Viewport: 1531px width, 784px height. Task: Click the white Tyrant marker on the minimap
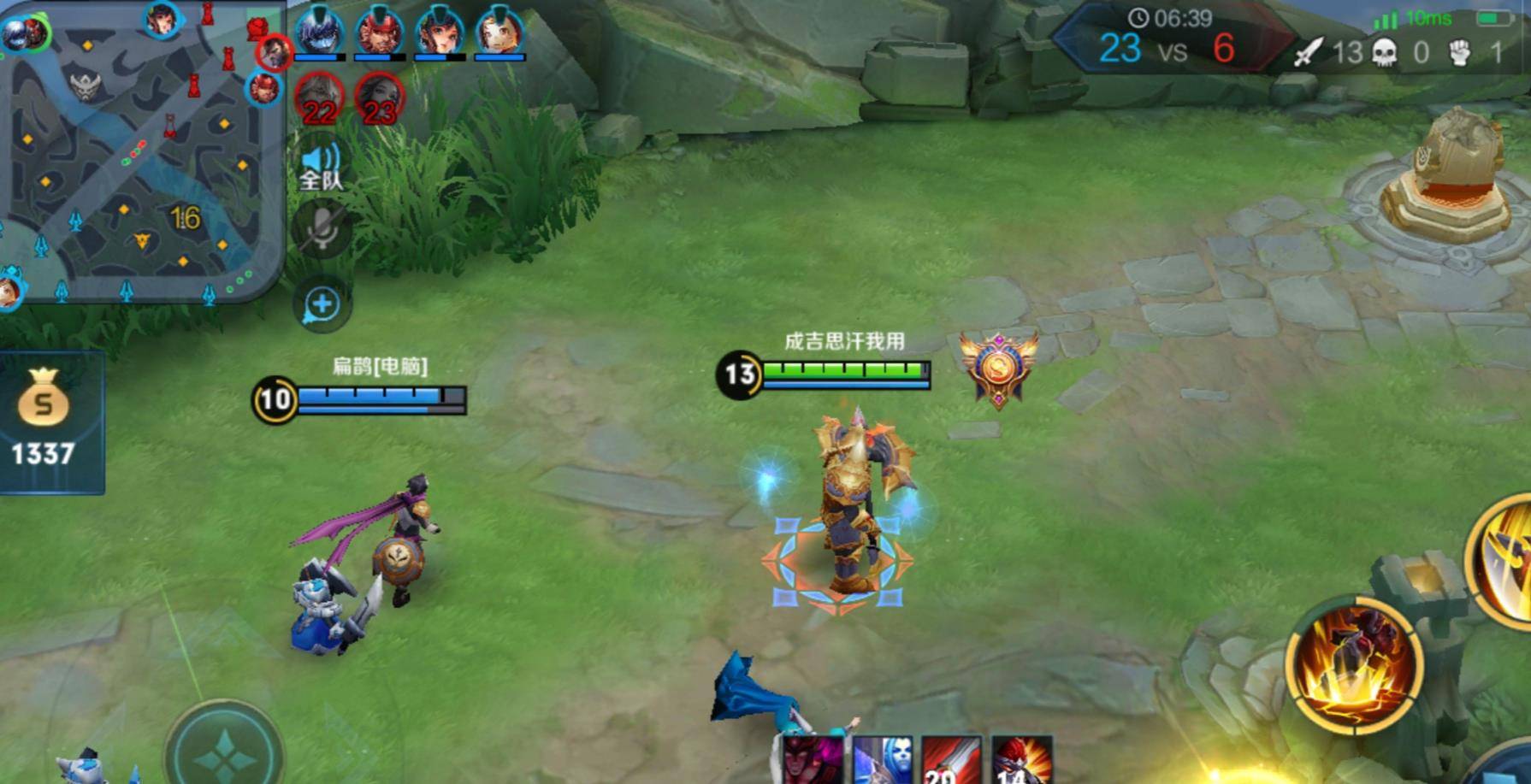coord(86,85)
